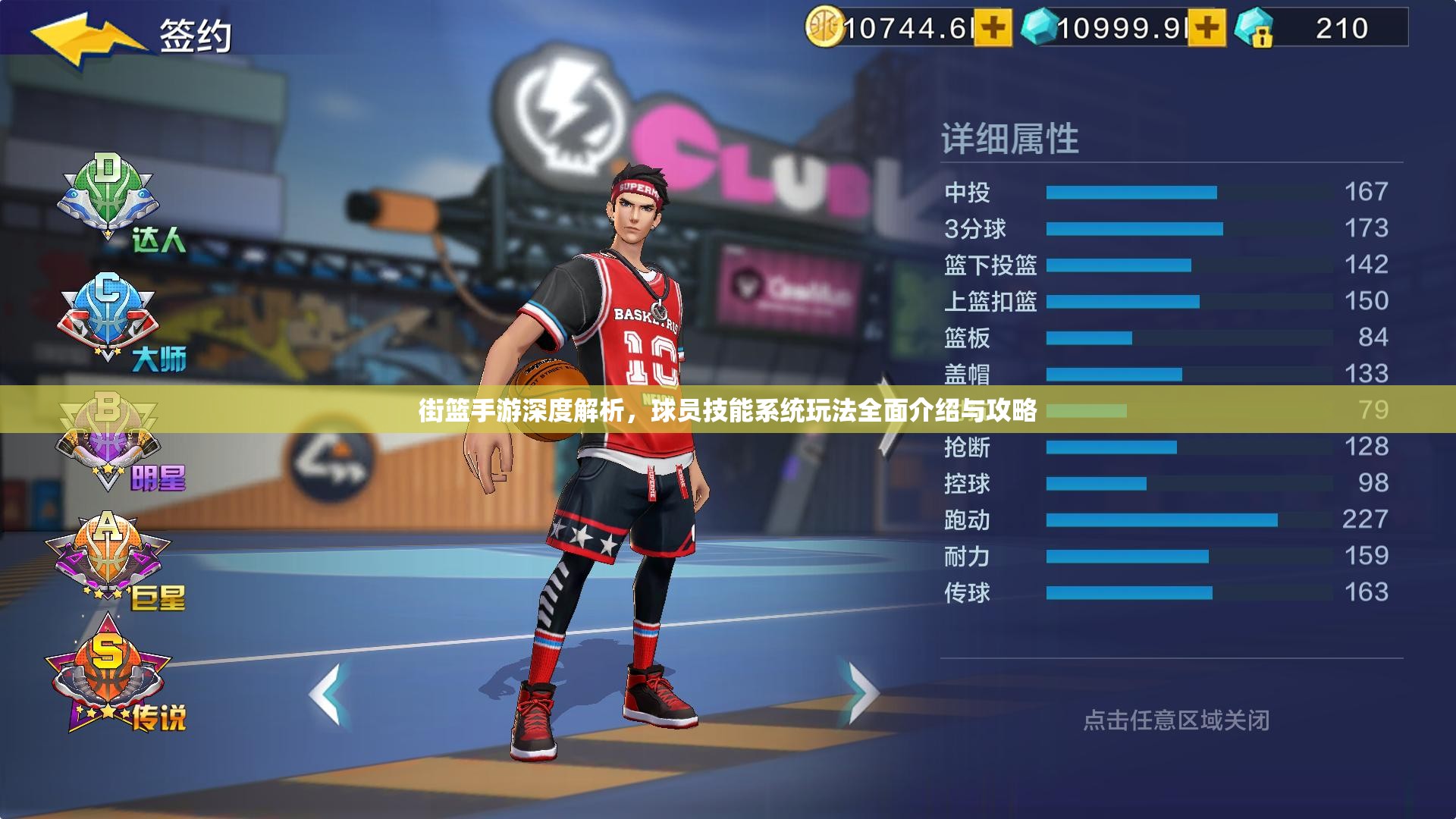Add diamonds with plus button
Viewport: 1456px width, 819px height.
[x=1207, y=29]
